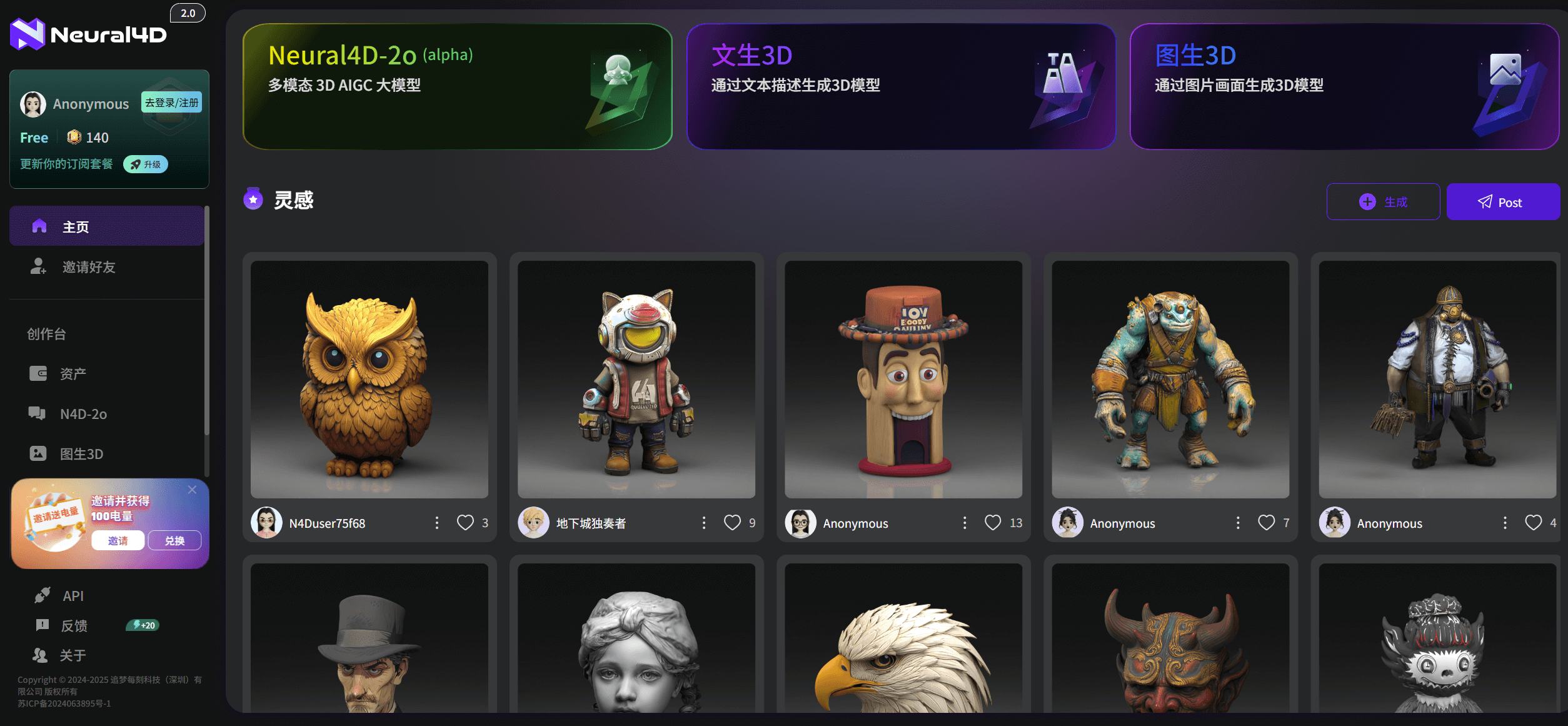Open the 文生3D text-to-3D banner

(x=901, y=86)
